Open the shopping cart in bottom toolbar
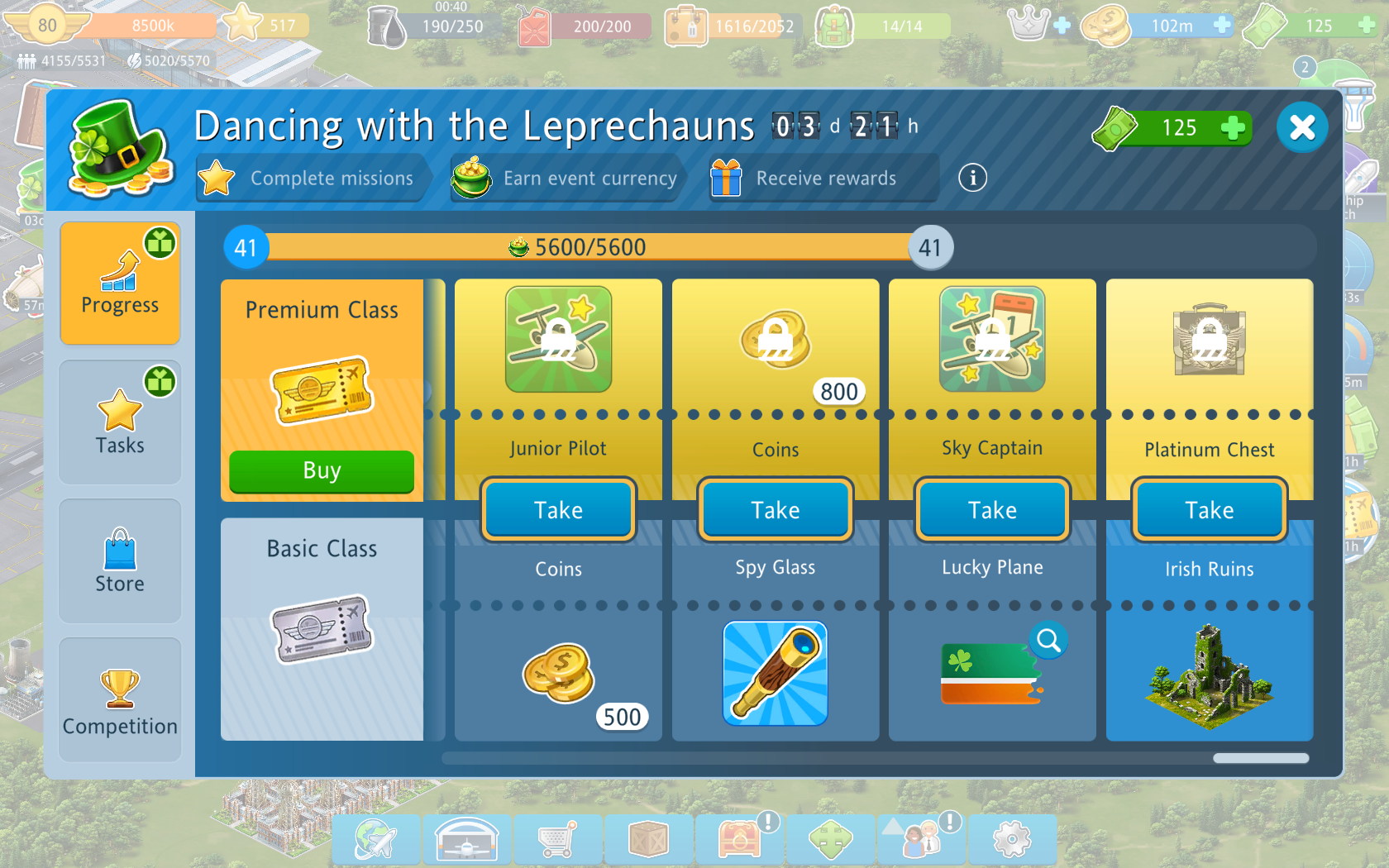 [557, 840]
